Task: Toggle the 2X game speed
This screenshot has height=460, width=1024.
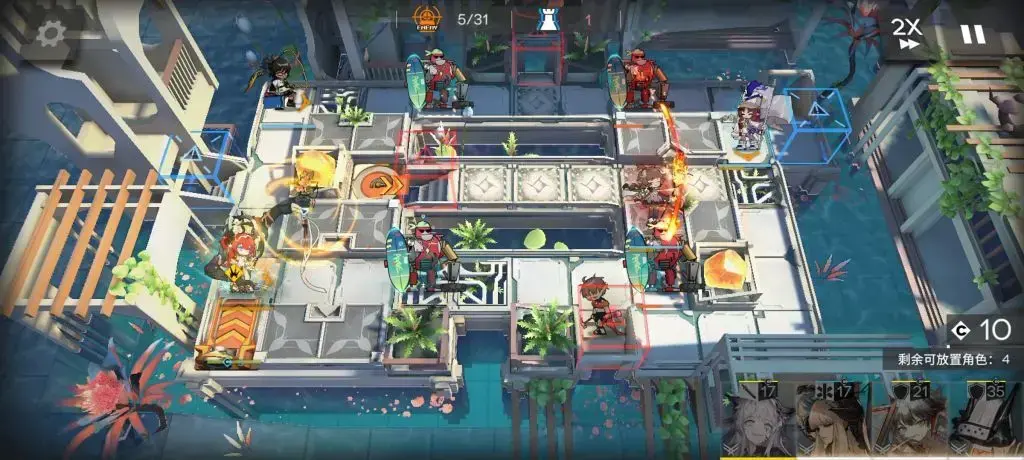Action: (x=907, y=33)
